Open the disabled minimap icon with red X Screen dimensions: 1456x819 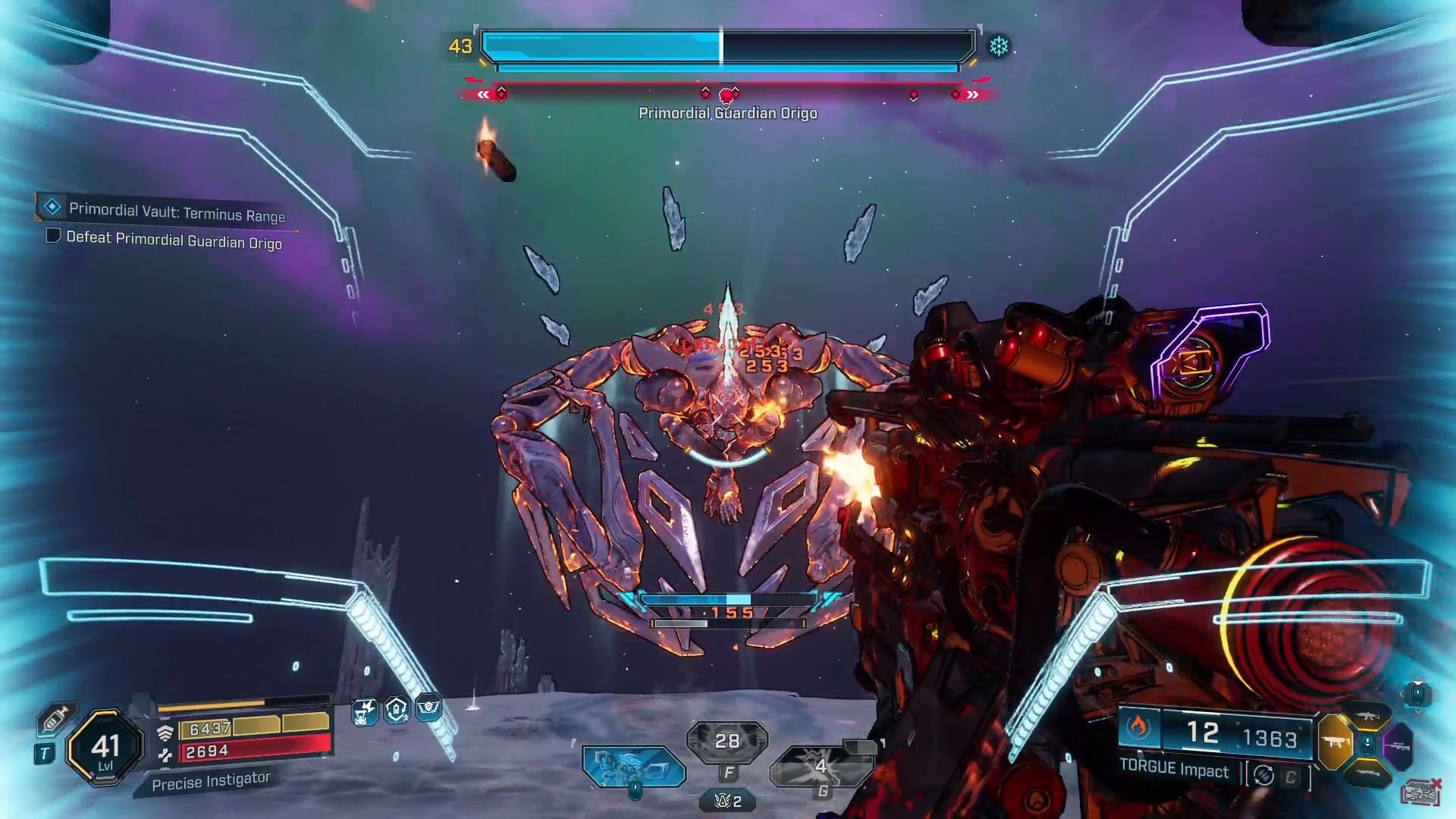tap(1420, 792)
